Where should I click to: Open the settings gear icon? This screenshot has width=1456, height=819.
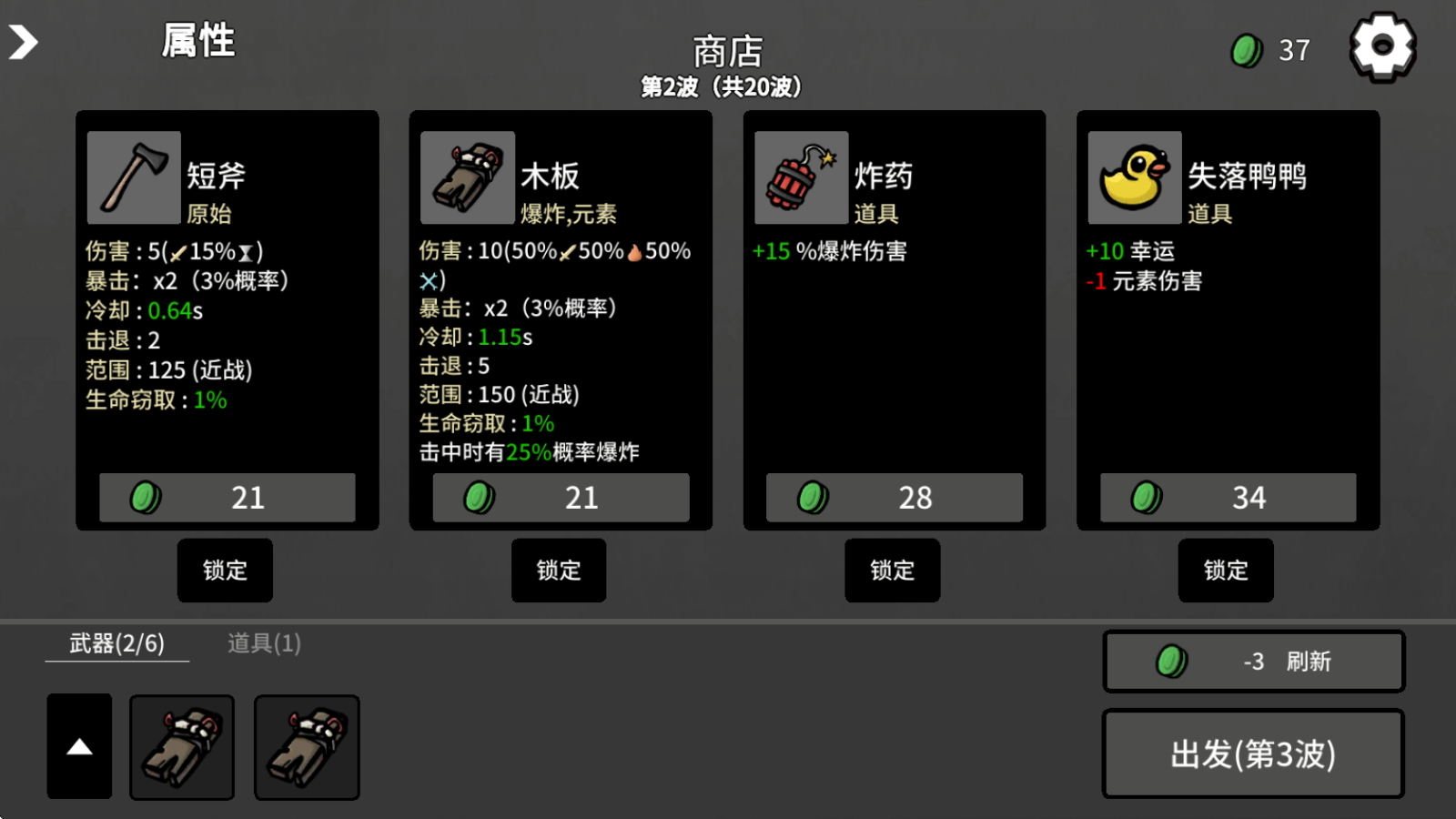1382,46
